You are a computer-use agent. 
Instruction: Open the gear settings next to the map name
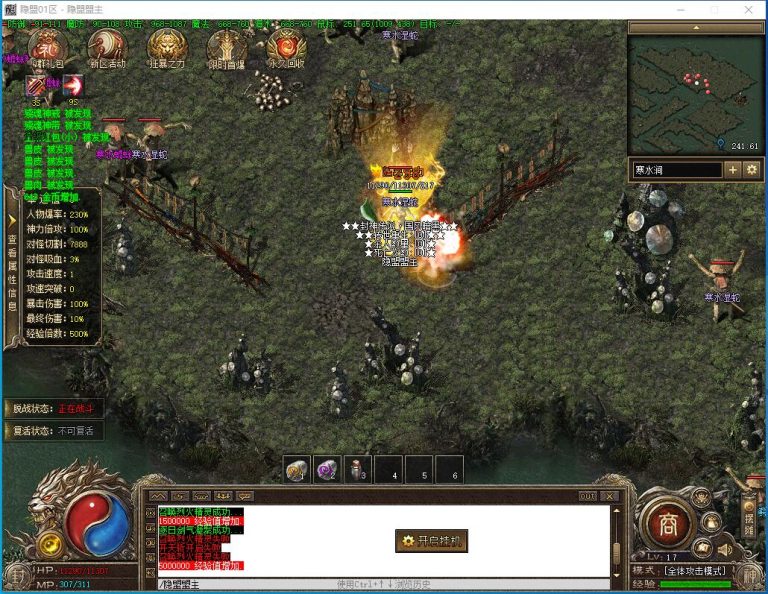[x=752, y=170]
